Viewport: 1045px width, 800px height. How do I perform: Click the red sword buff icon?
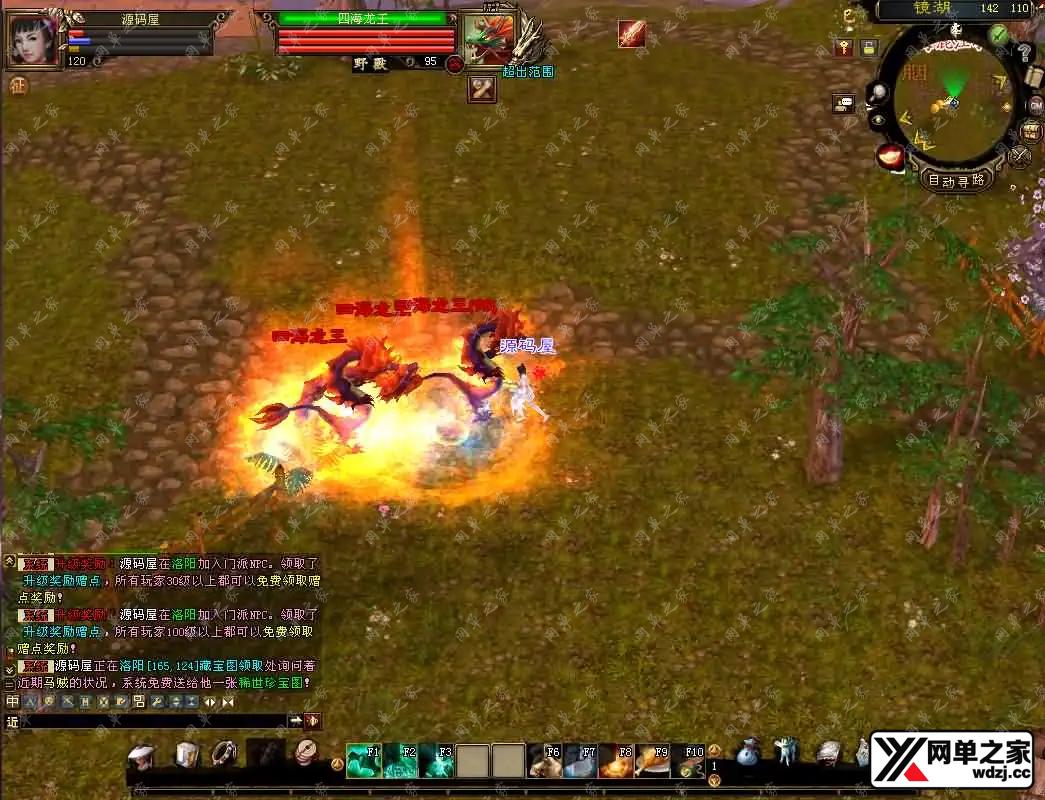pyautogui.click(x=630, y=34)
